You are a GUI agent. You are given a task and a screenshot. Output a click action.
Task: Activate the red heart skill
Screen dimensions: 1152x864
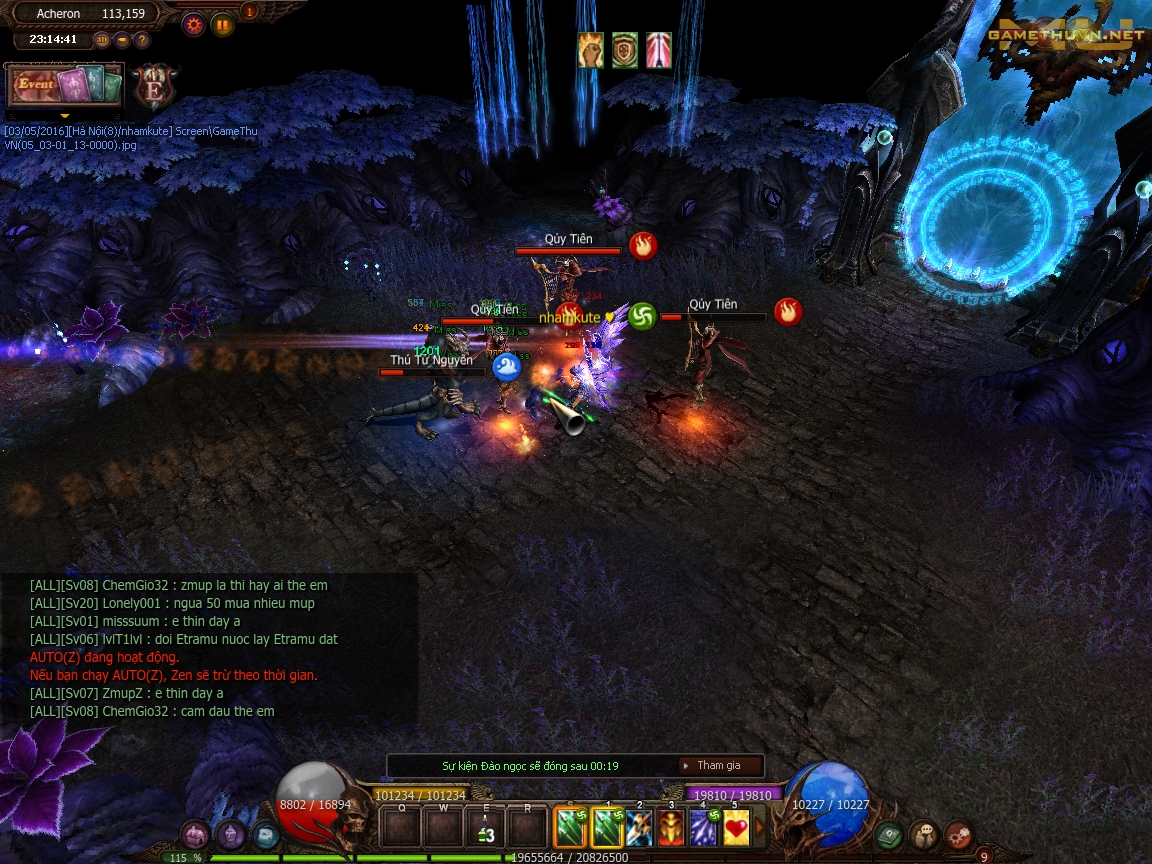pos(736,828)
